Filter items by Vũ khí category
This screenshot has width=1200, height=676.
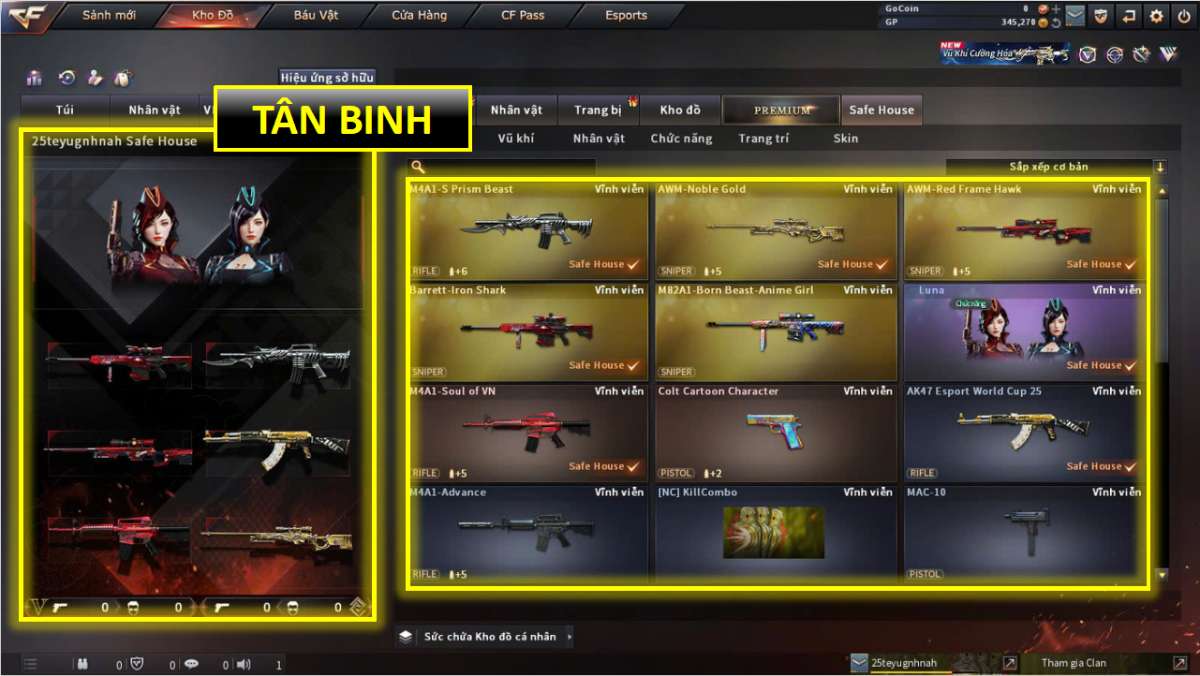[x=516, y=139]
